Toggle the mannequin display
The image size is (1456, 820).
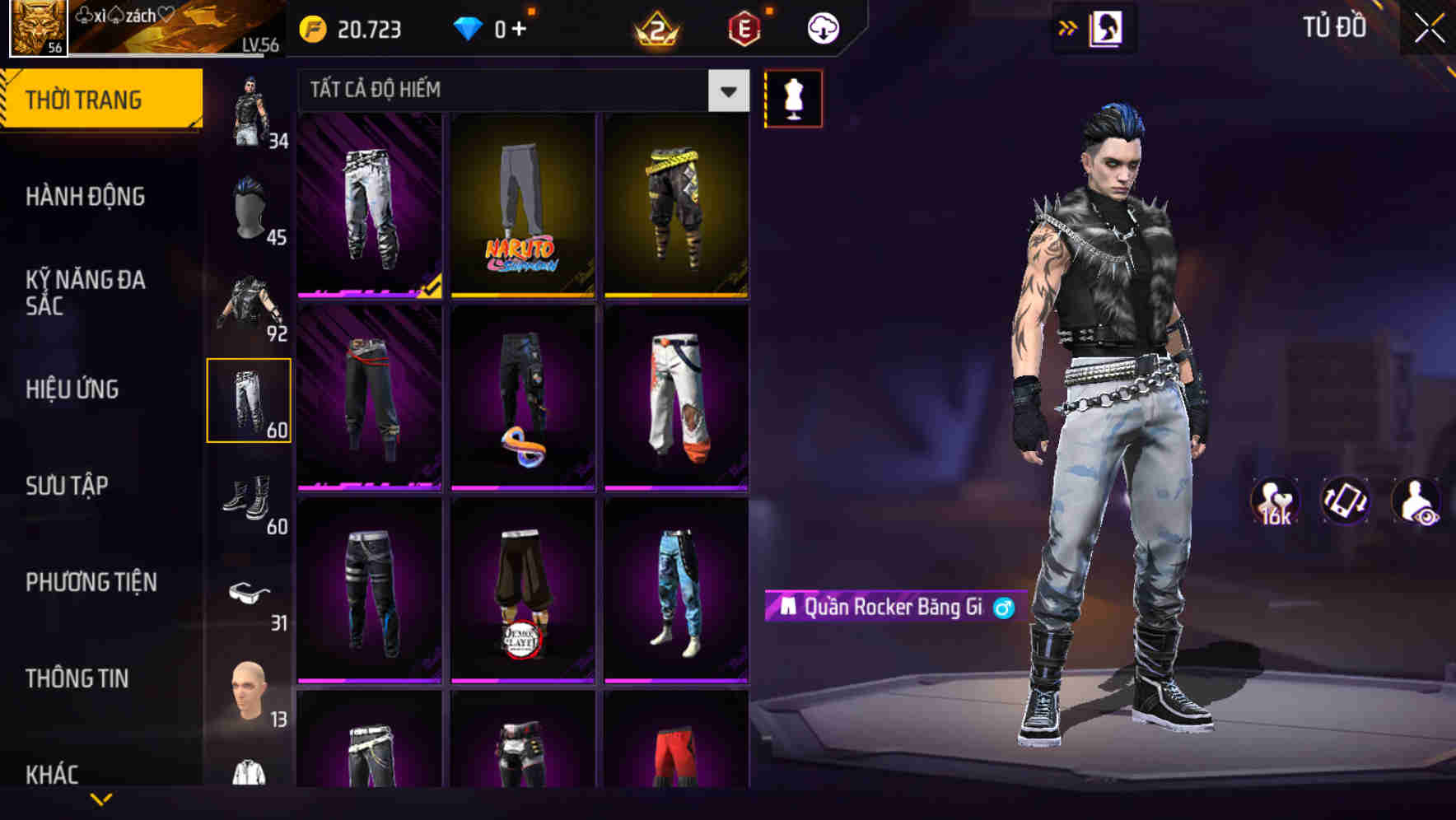[x=793, y=96]
